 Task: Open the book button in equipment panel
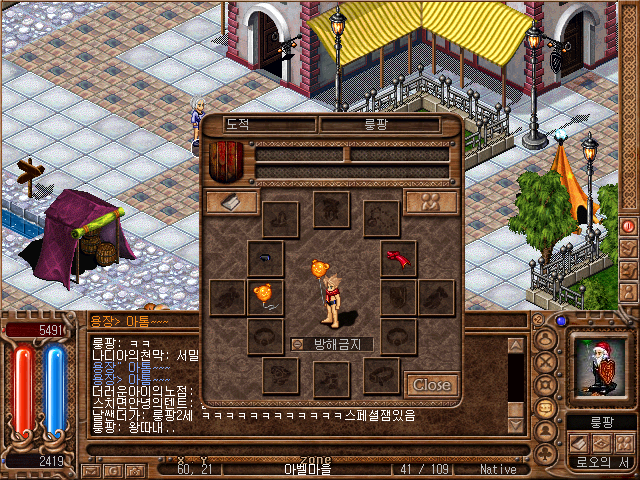point(231,201)
